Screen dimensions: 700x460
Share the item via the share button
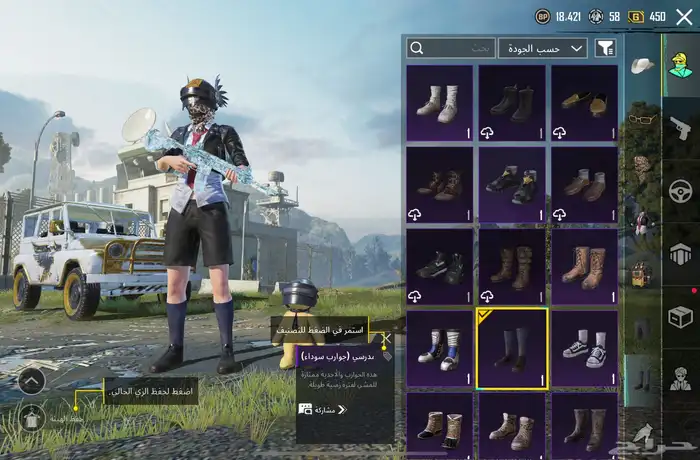pyautogui.click(x=330, y=409)
